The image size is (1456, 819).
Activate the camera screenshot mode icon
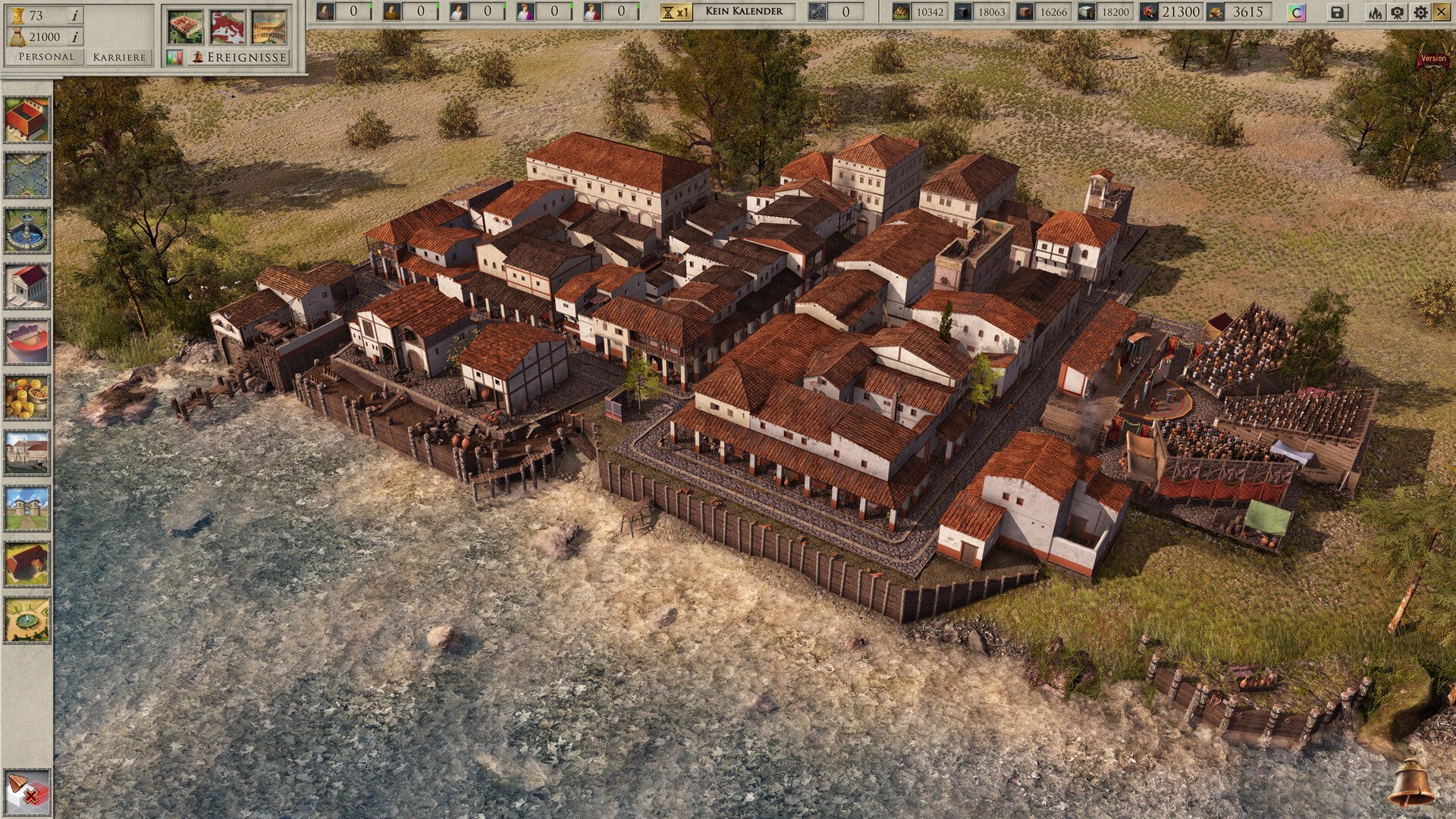point(1397,12)
